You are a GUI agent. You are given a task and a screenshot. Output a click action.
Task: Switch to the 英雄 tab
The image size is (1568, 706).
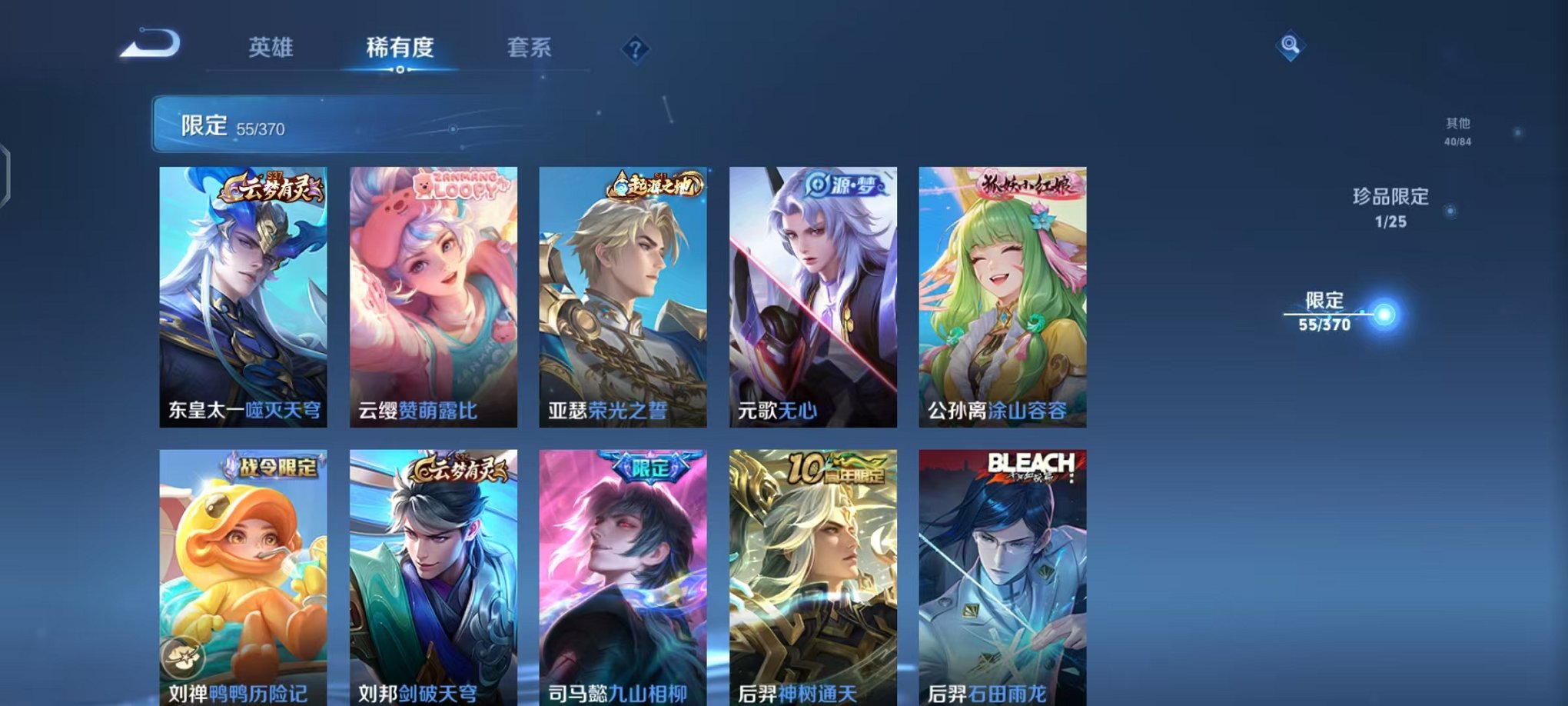[272, 48]
